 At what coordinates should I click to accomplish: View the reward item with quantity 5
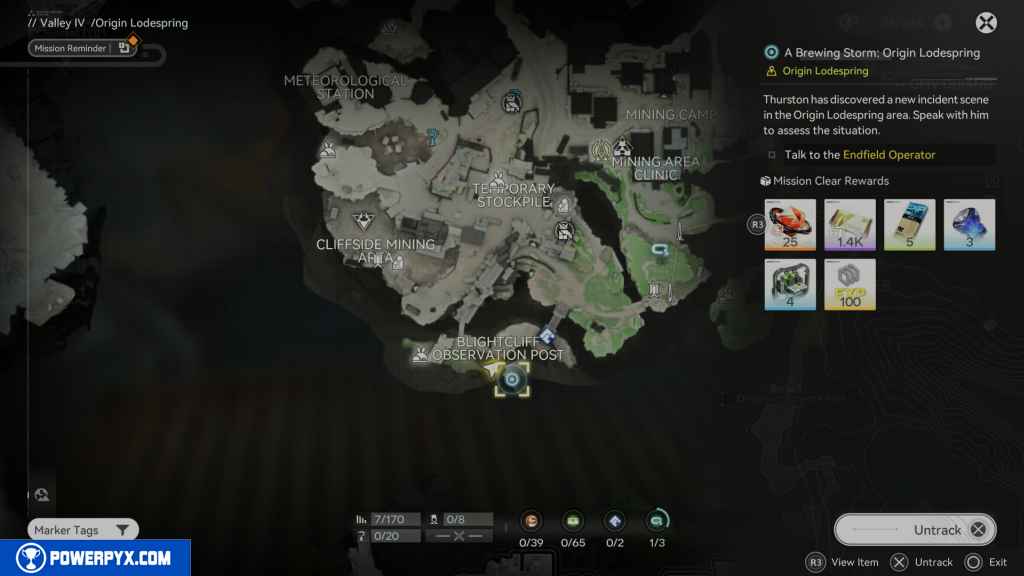pos(910,225)
